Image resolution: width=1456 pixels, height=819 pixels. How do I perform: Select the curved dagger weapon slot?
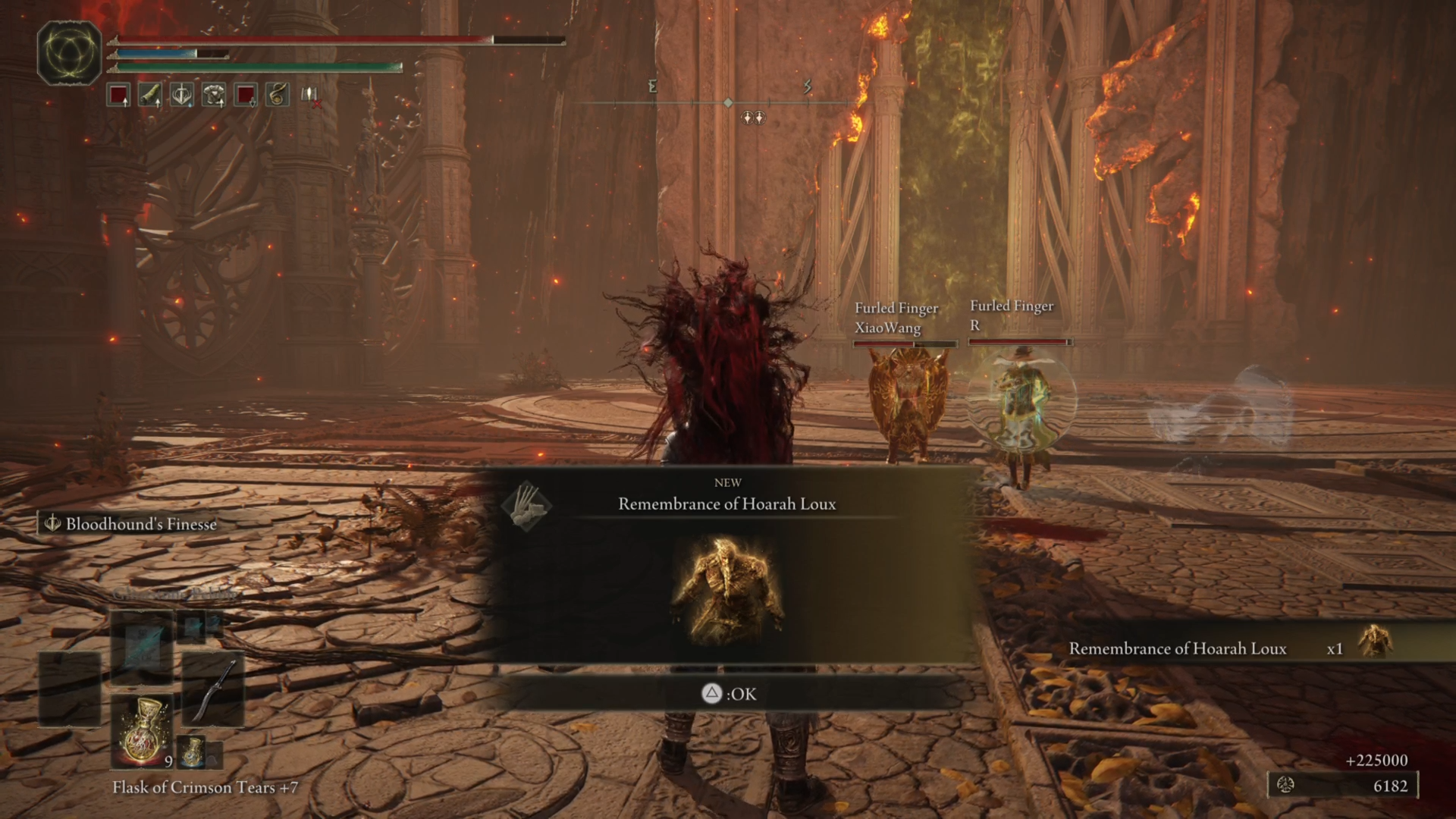click(215, 690)
